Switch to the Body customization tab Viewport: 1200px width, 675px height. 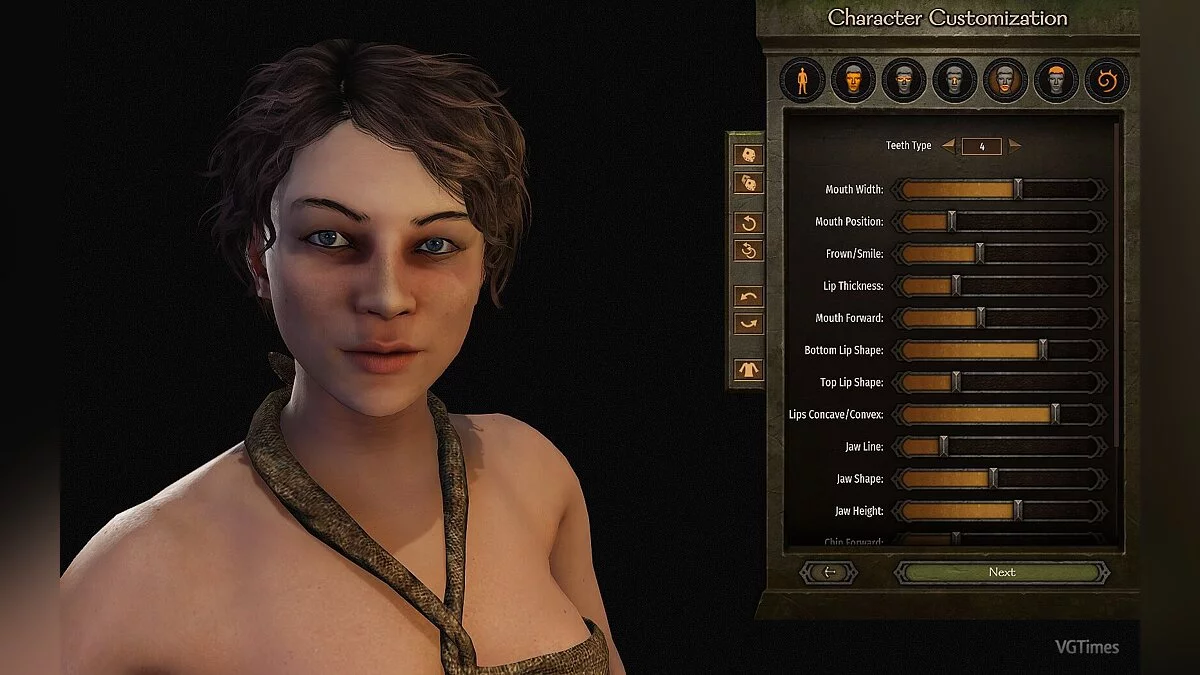(802, 80)
